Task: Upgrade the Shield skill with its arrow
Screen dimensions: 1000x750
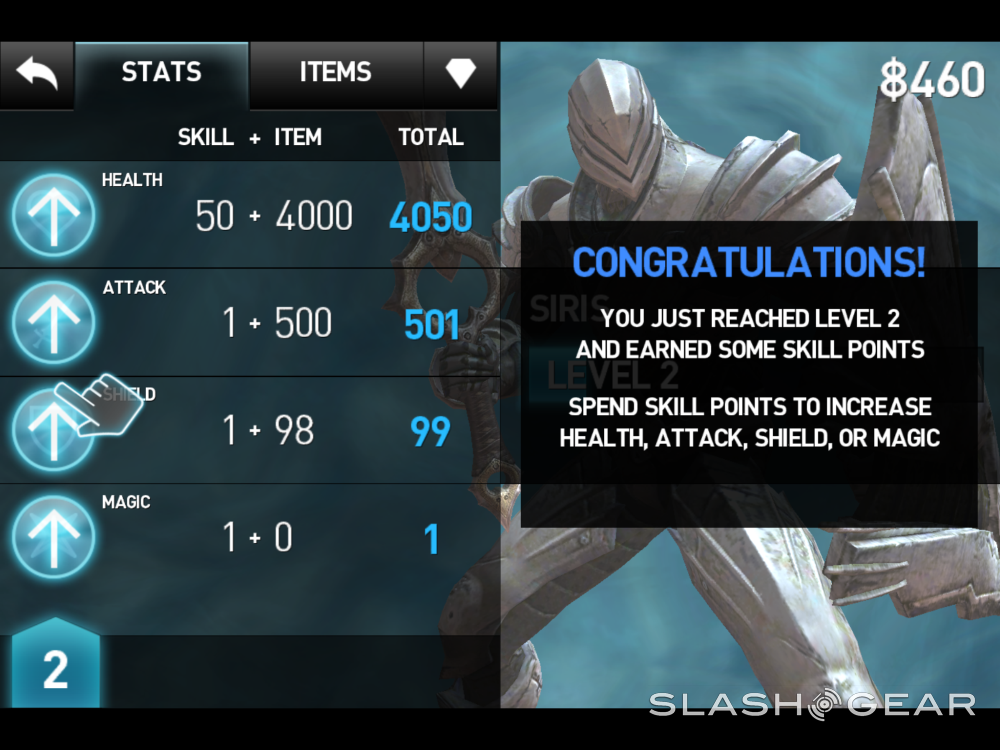Action: 53,430
